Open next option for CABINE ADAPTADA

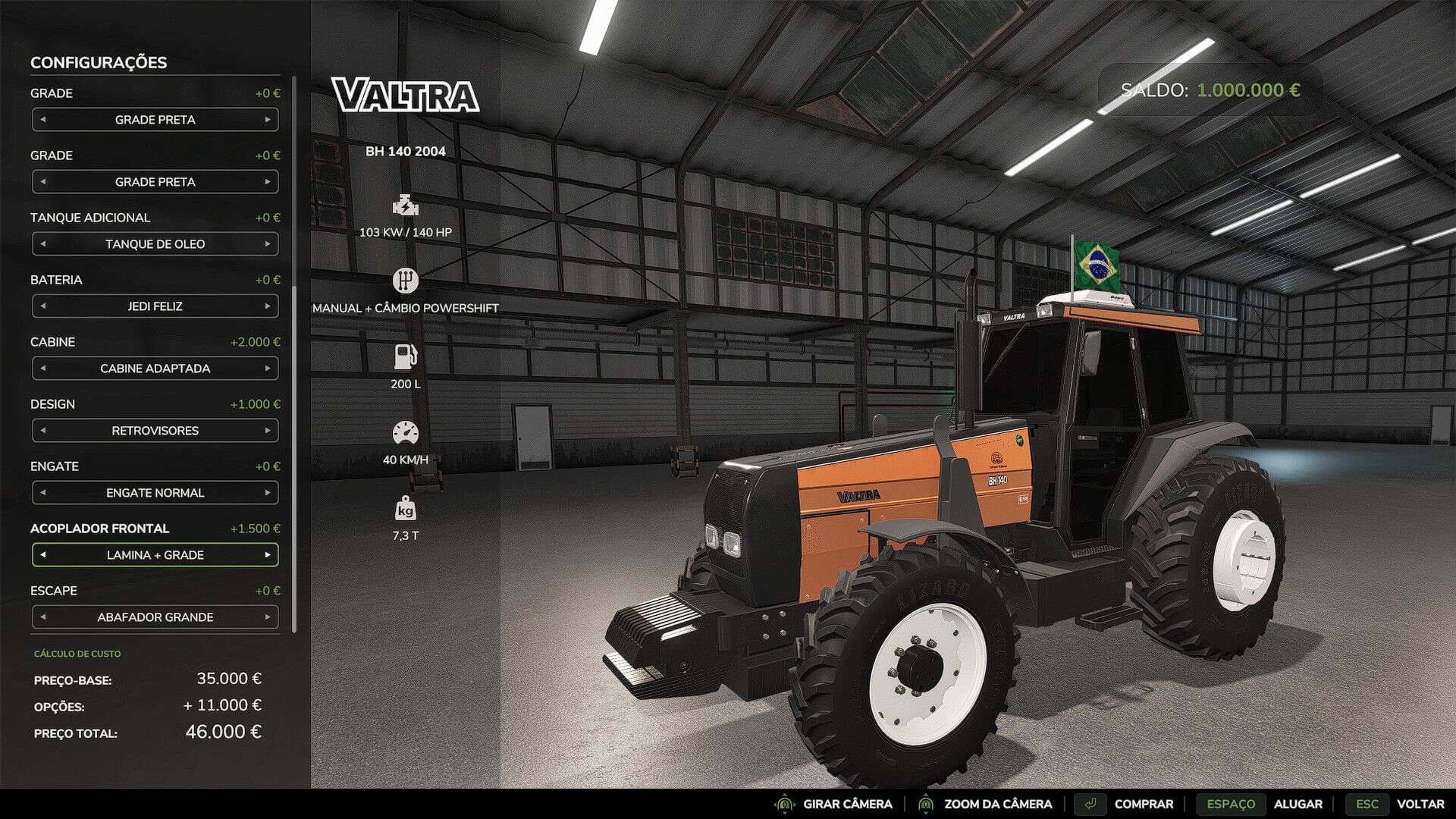pos(269,369)
